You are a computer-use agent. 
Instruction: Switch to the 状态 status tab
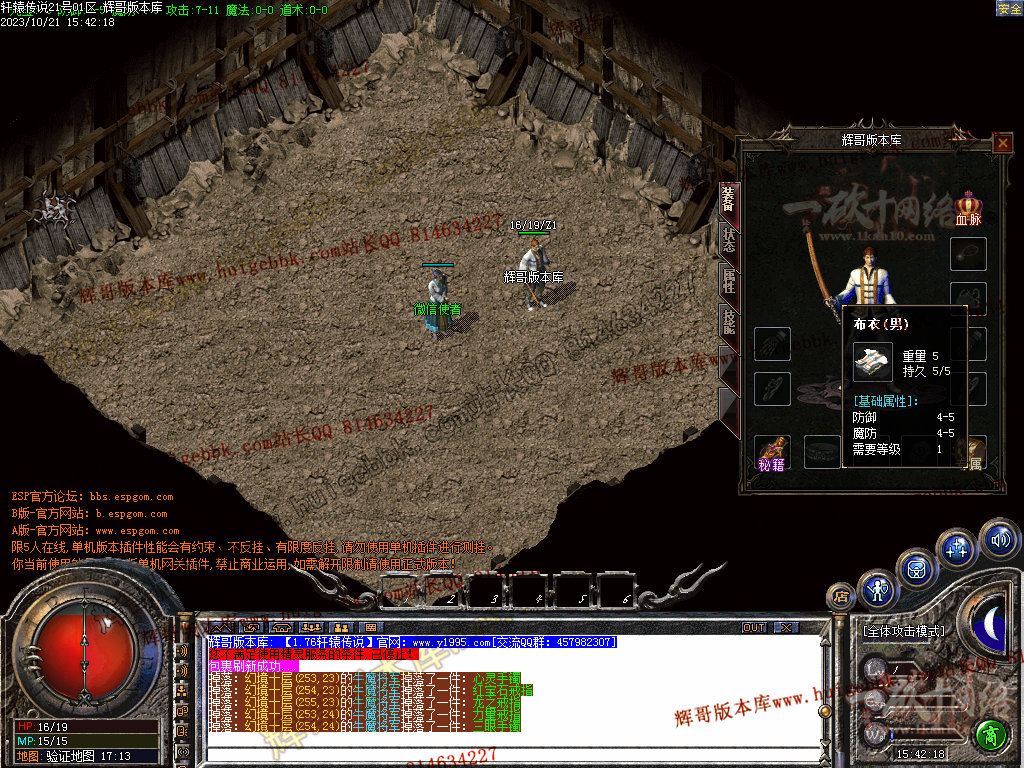728,239
